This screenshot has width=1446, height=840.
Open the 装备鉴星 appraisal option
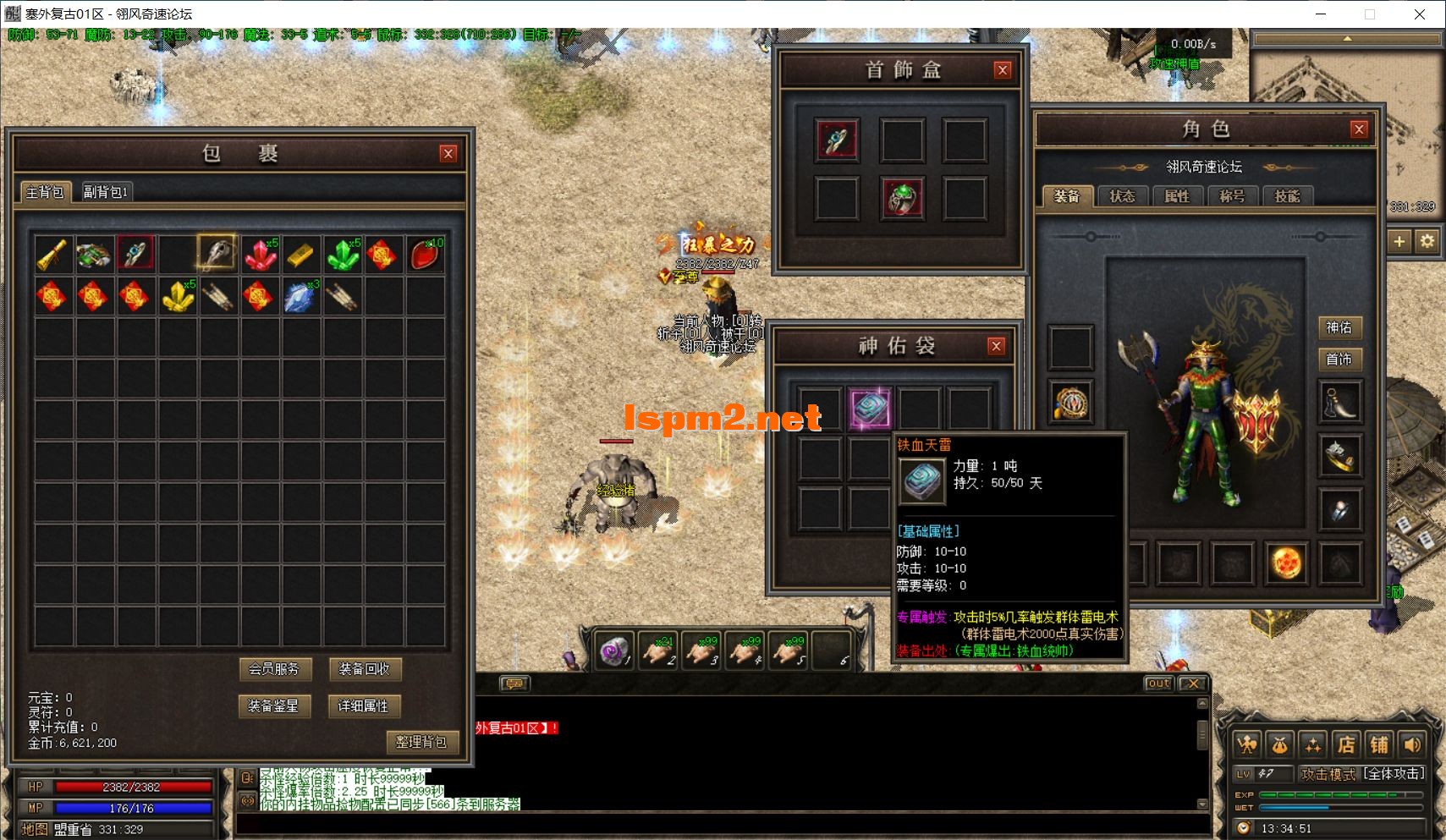(274, 705)
